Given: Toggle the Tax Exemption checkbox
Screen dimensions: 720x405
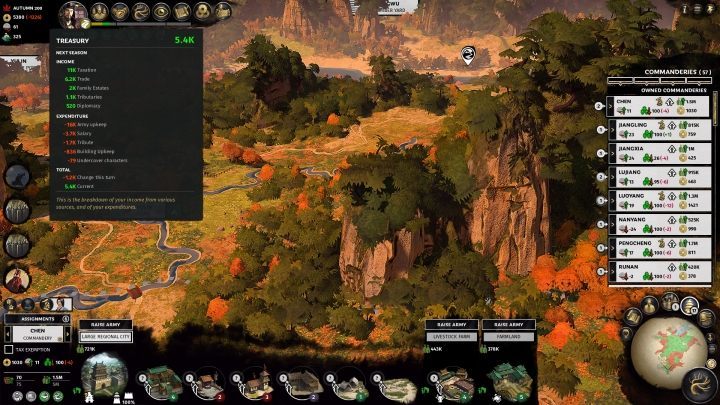Looking at the screenshot, I should click(9, 349).
